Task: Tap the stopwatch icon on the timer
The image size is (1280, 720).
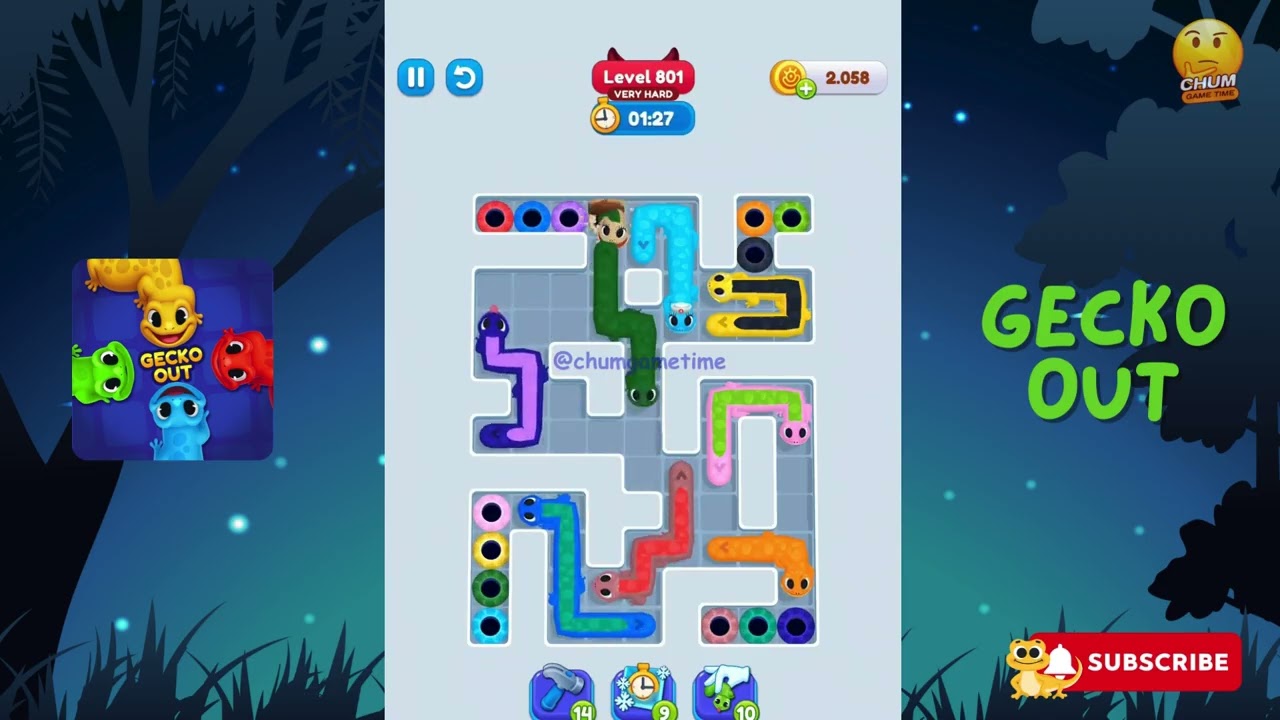Action: [x=602, y=118]
